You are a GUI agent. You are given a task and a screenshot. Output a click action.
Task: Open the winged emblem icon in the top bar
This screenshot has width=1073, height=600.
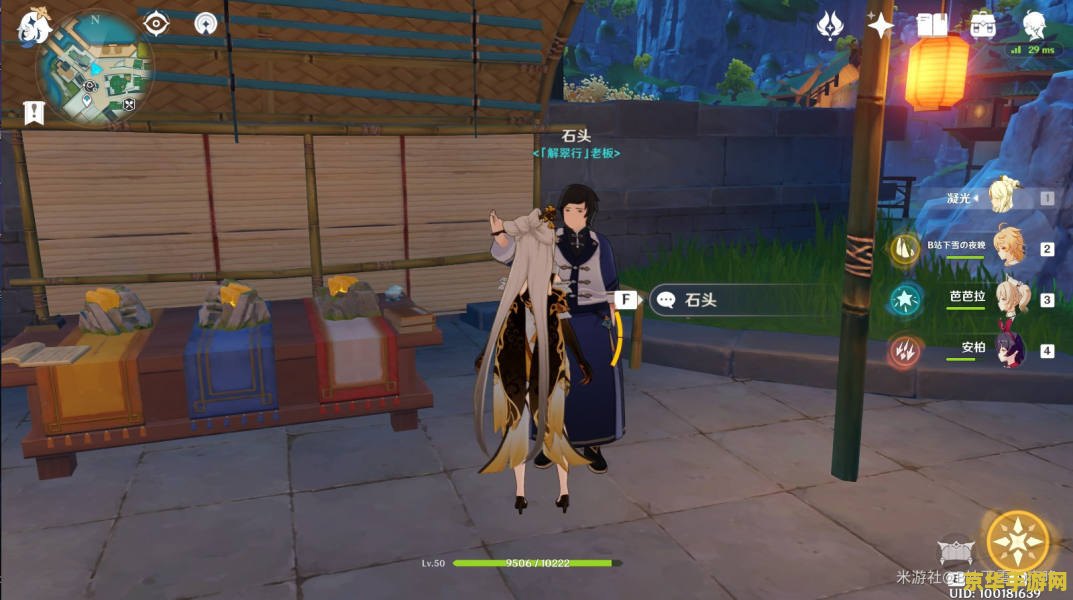click(831, 25)
